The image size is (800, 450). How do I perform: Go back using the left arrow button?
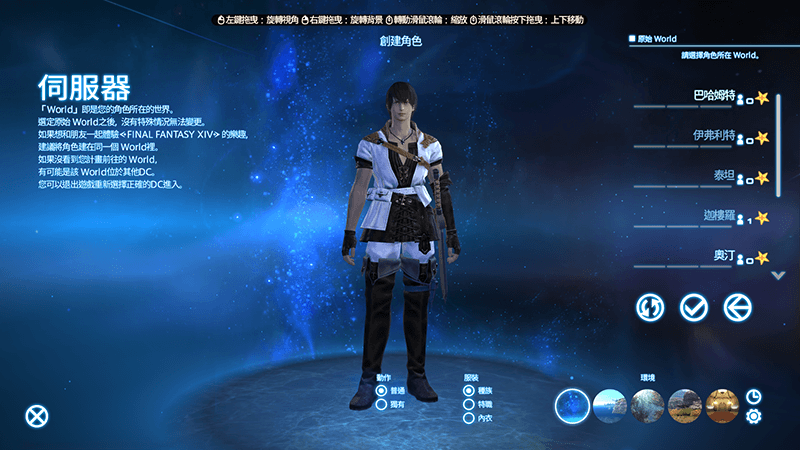point(737,307)
